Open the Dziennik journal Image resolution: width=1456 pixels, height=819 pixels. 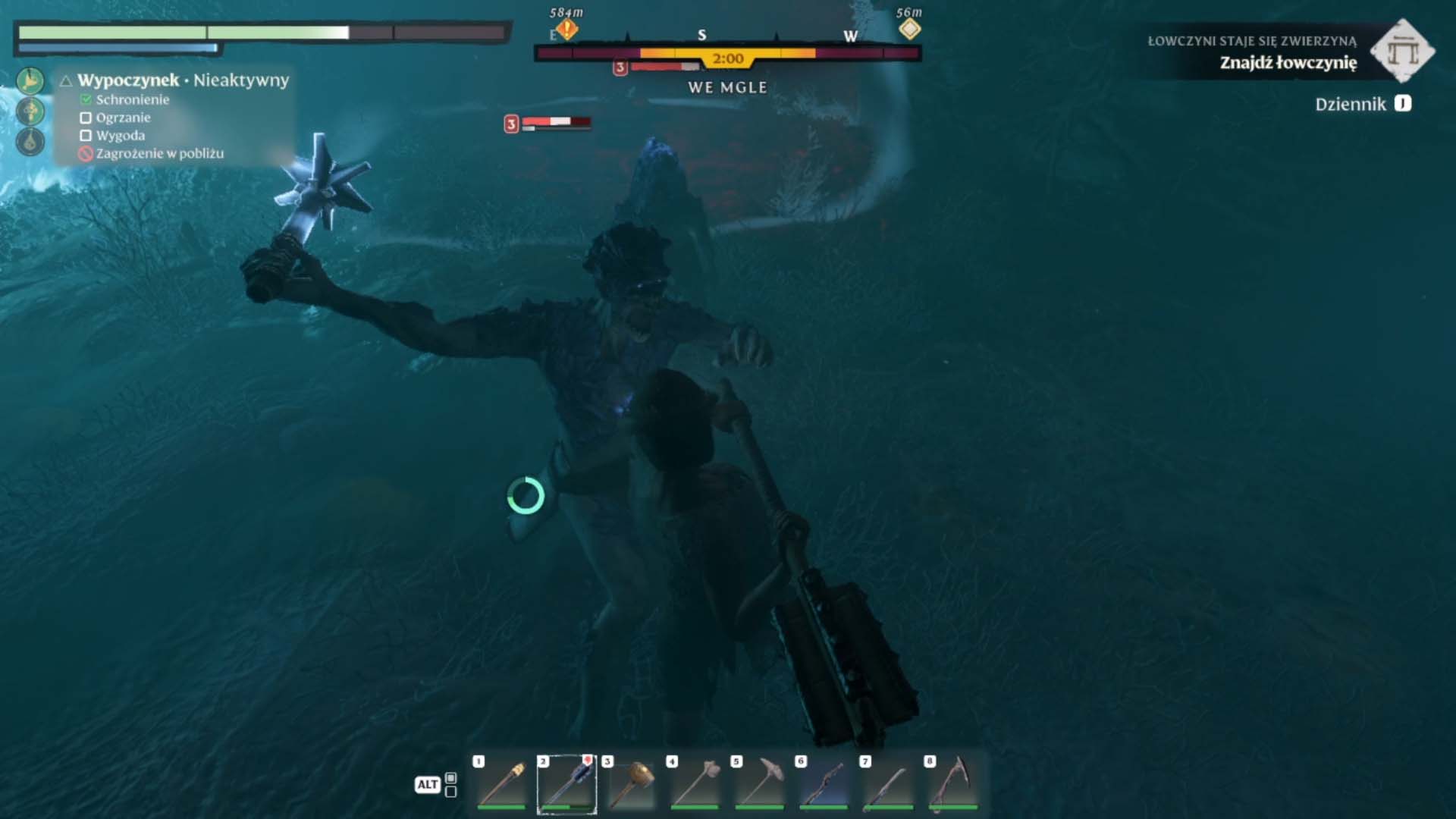coord(1362,105)
